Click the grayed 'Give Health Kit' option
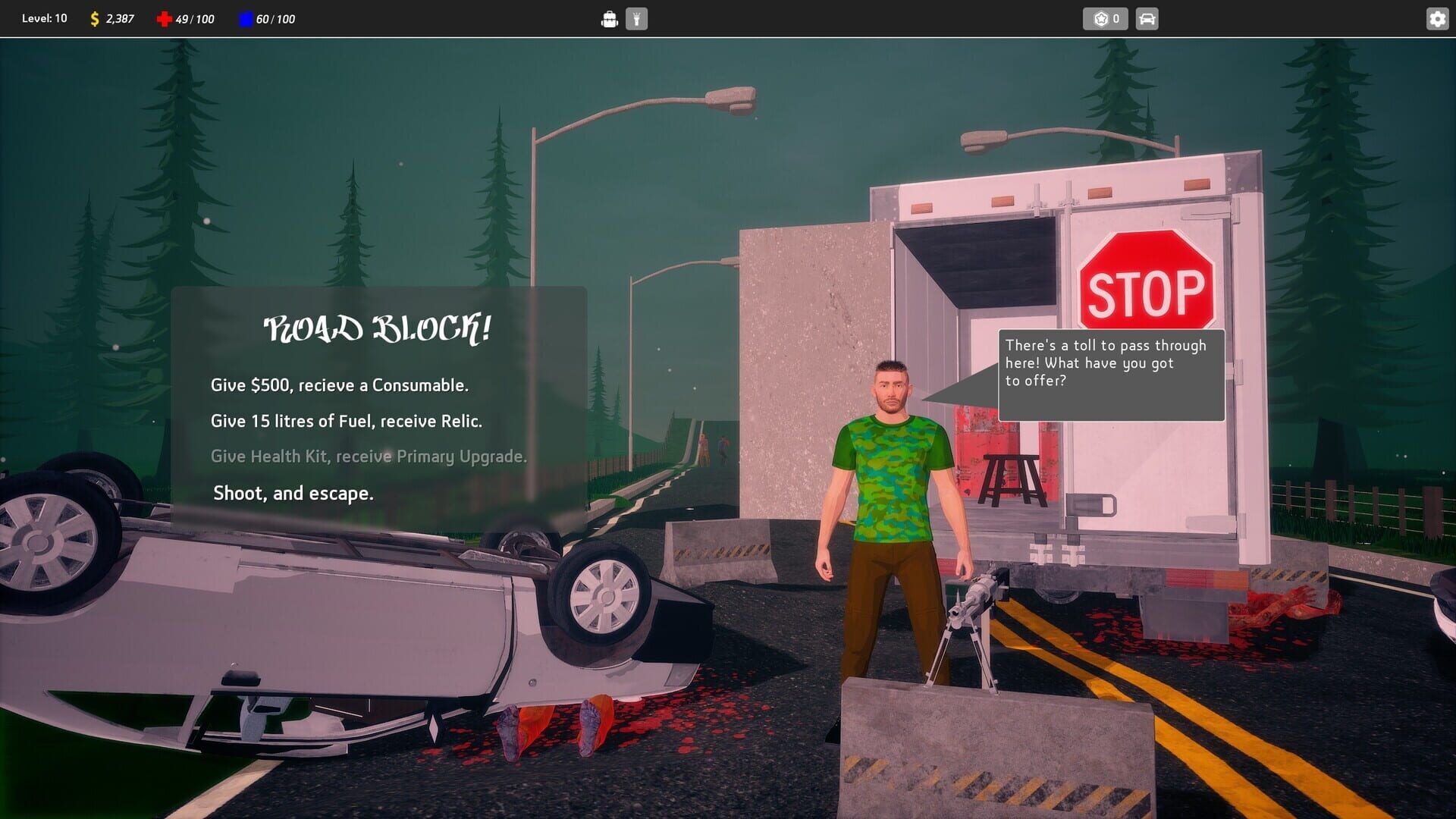1456x819 pixels. (x=369, y=456)
